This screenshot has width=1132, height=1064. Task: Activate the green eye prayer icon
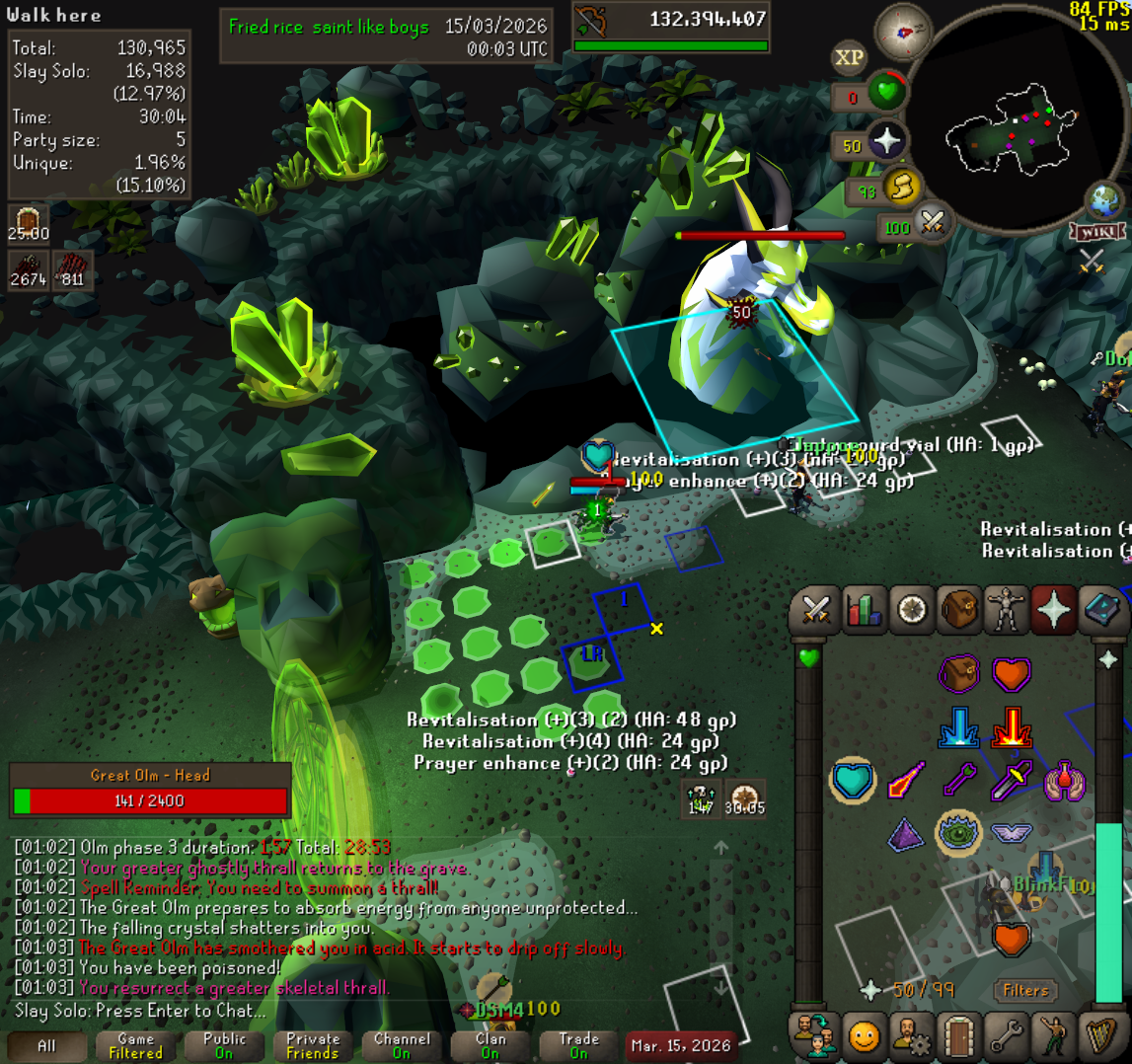point(957,832)
